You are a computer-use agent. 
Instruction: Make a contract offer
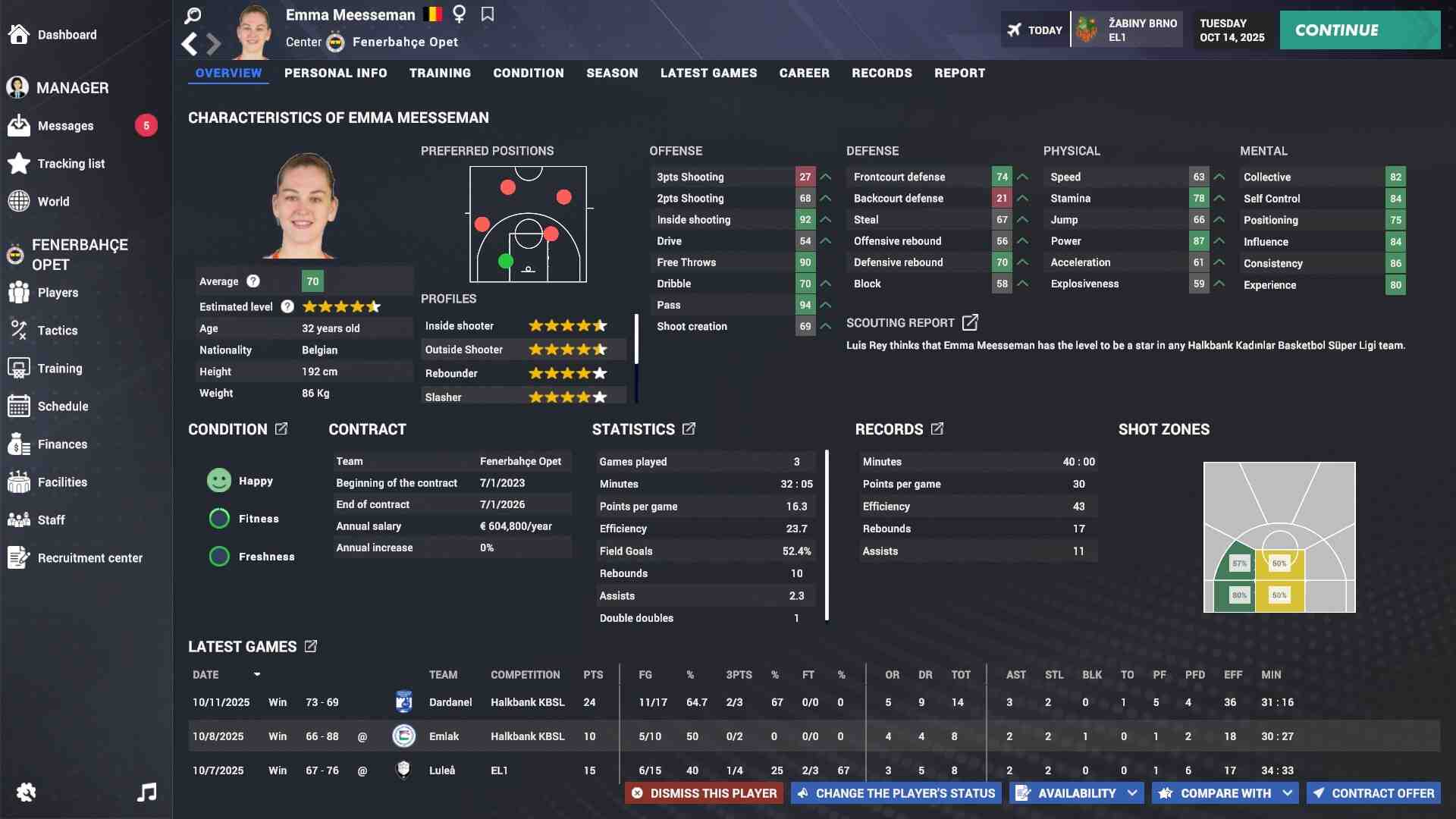1373,793
